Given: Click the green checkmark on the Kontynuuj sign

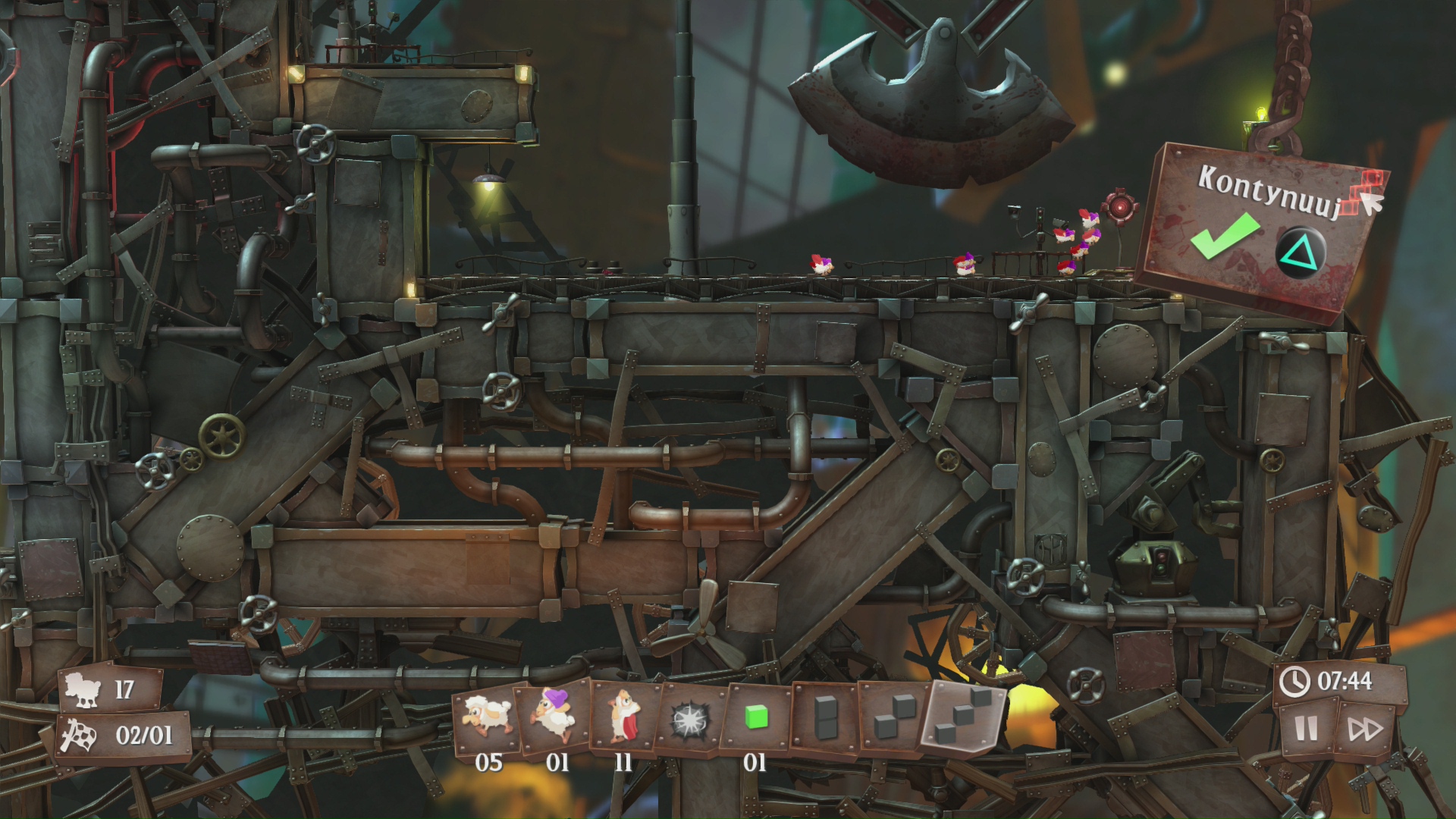Looking at the screenshot, I should (x=1225, y=235).
